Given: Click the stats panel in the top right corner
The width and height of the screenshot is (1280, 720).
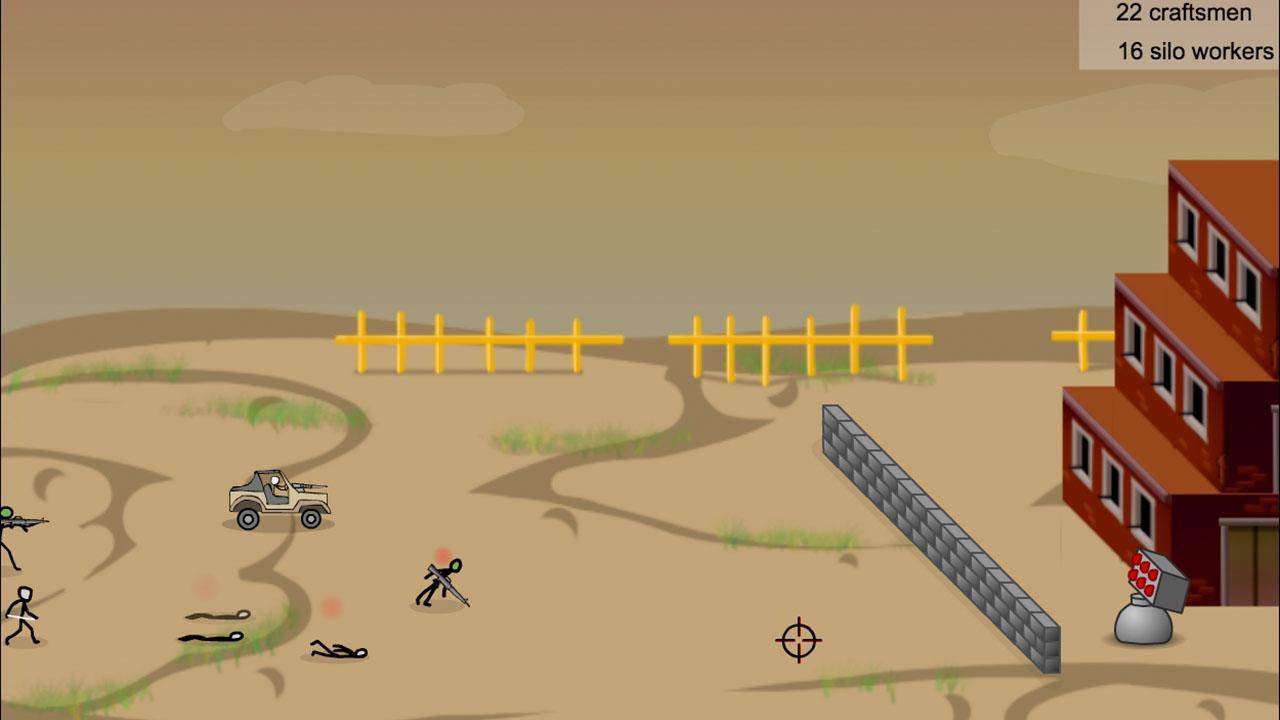Looking at the screenshot, I should (x=1178, y=32).
